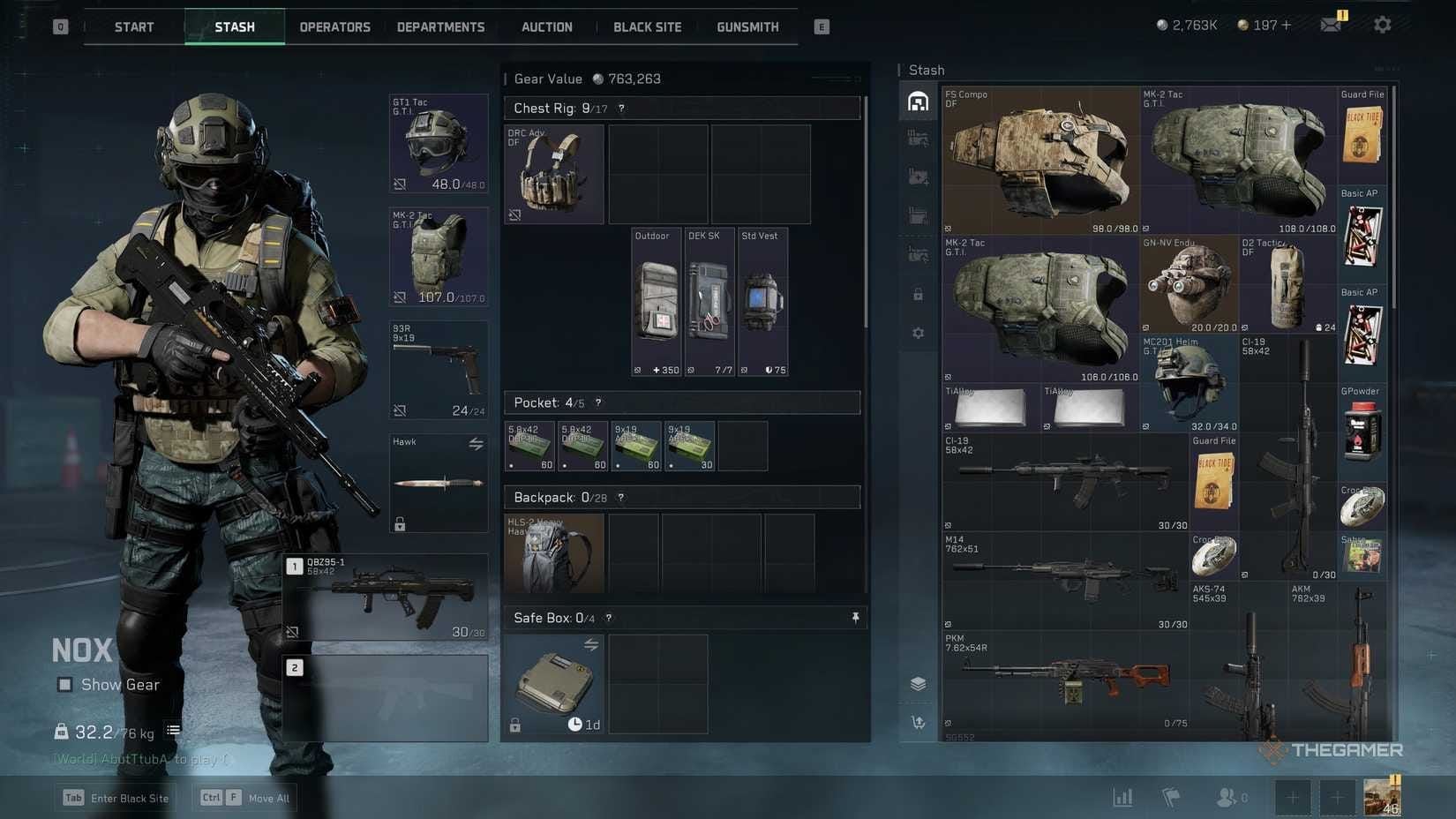
Task: Click the lock icon in the stash sidebar
Action: (918, 294)
